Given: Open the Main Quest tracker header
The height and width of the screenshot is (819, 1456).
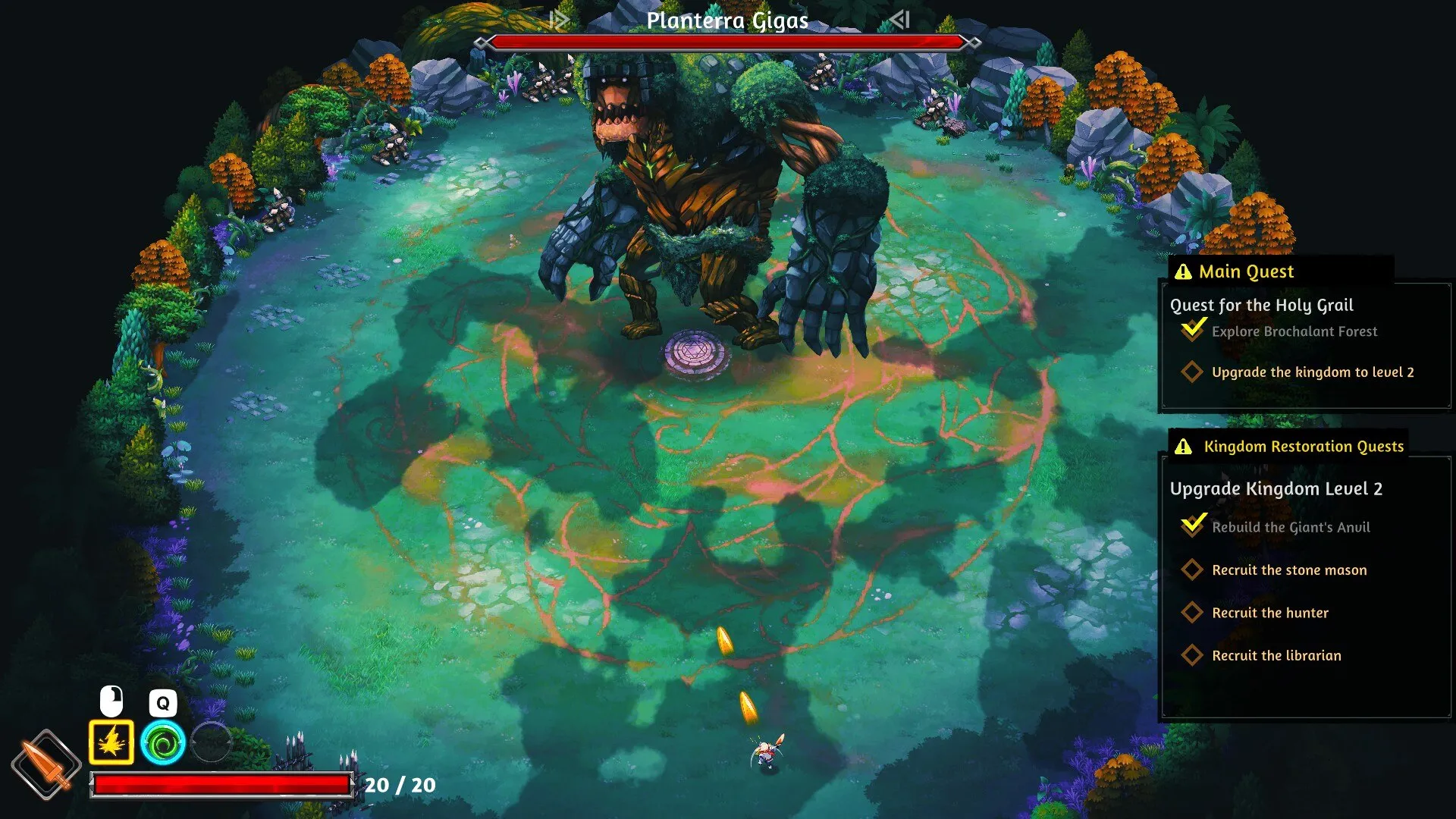Looking at the screenshot, I should coord(1246,271).
